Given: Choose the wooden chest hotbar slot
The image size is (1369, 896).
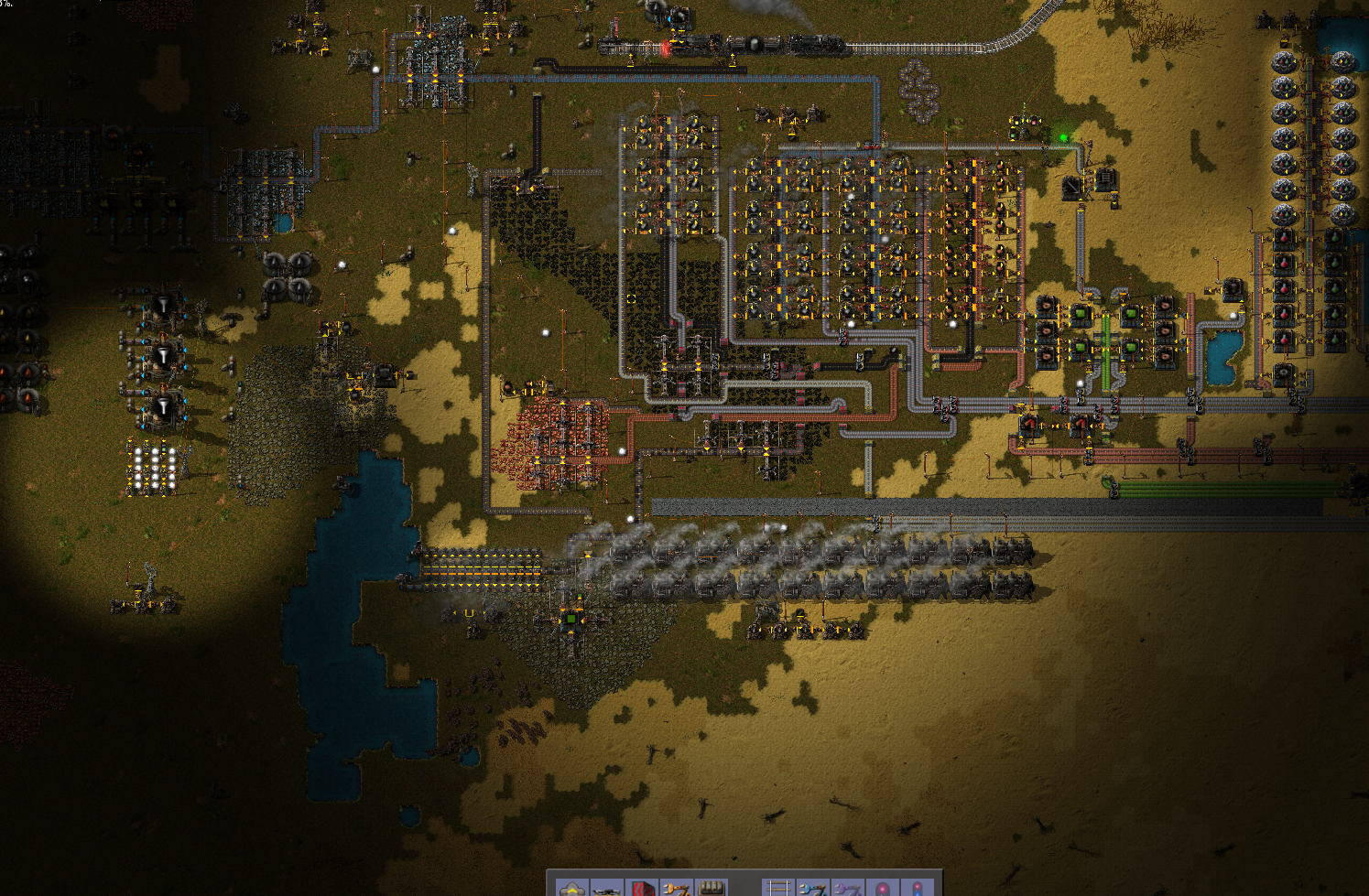Looking at the screenshot, I should (712, 888).
